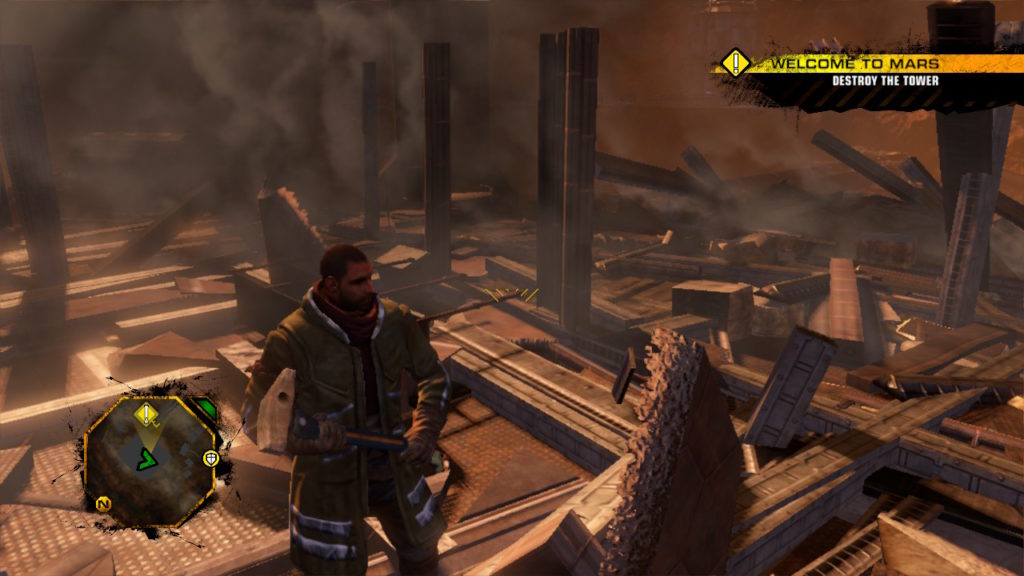Select the yellow exclamation mission icon beside the title
The image size is (1024, 576).
pyautogui.click(x=736, y=63)
